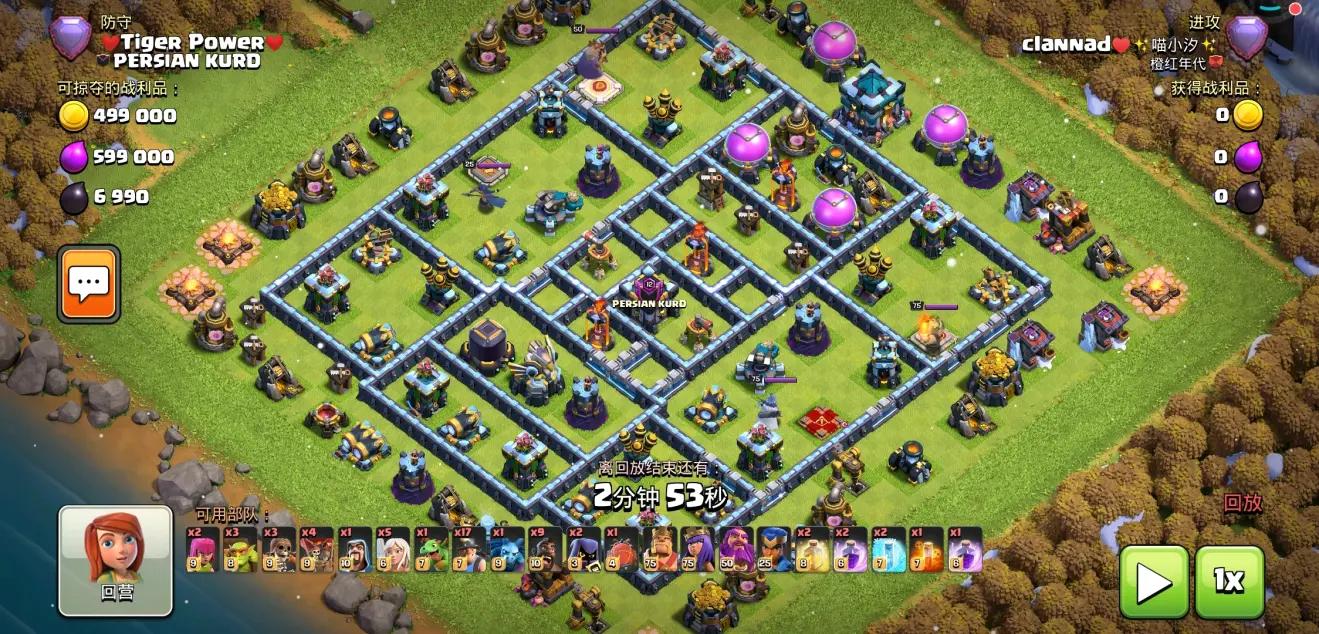Choose the Archer Queen hero slot
The width and height of the screenshot is (1319, 634).
click(695, 549)
